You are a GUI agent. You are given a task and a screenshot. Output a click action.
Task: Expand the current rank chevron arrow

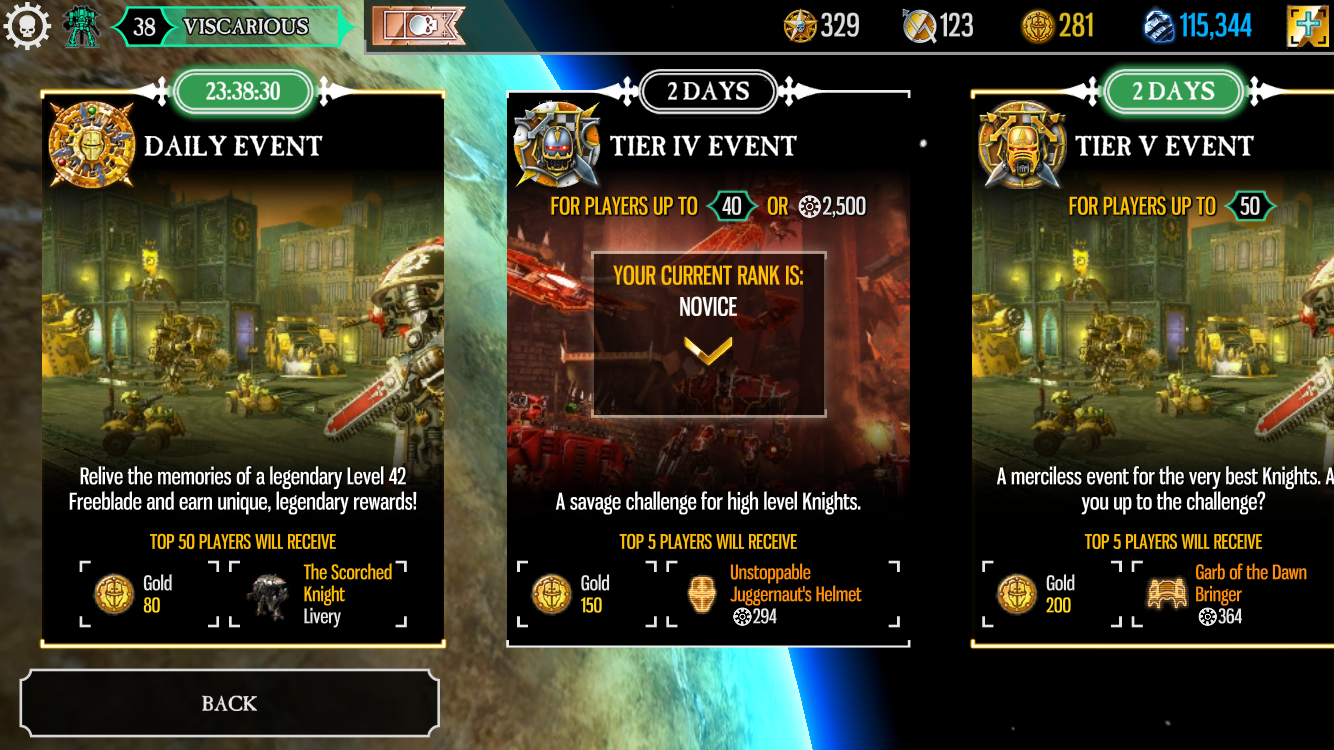click(708, 350)
